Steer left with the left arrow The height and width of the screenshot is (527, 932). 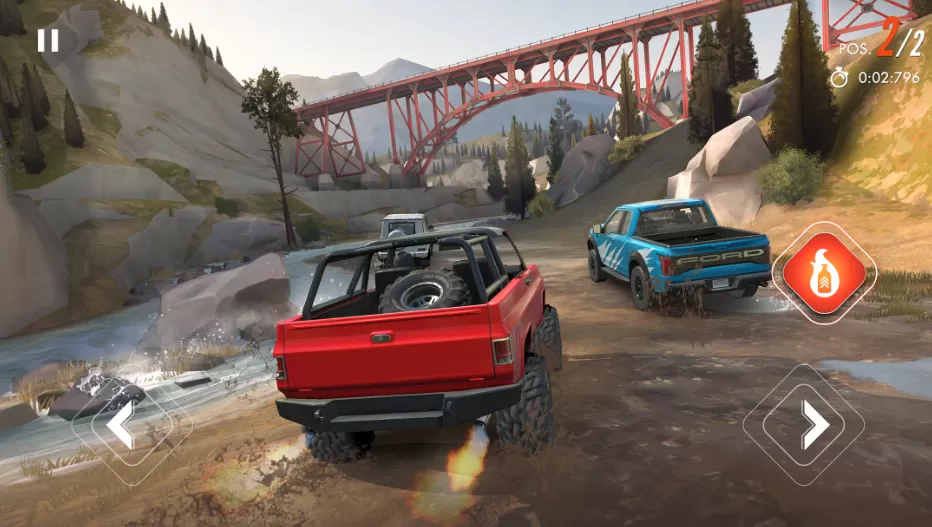123,425
